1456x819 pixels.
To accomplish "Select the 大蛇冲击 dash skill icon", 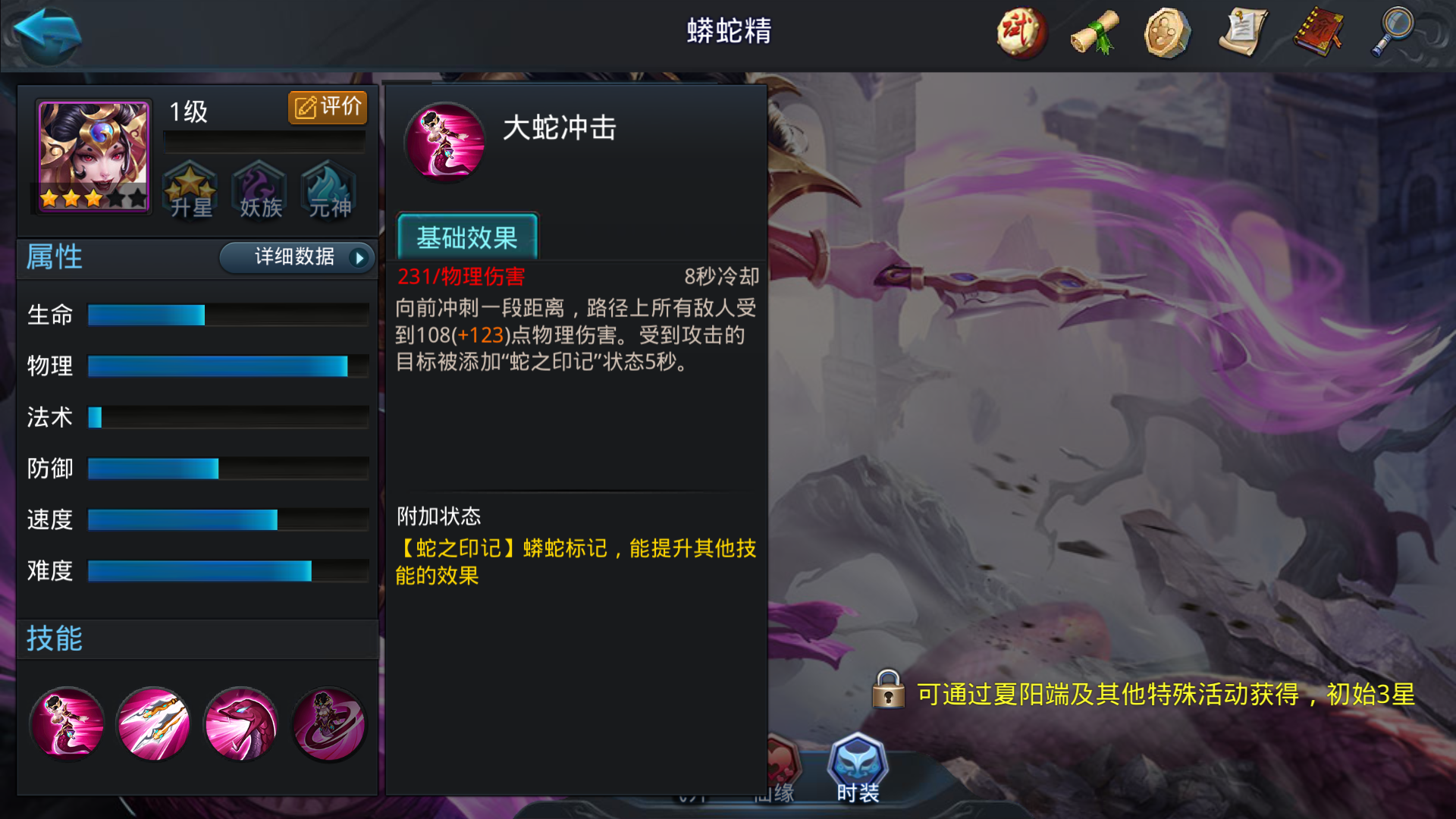I will [x=67, y=724].
